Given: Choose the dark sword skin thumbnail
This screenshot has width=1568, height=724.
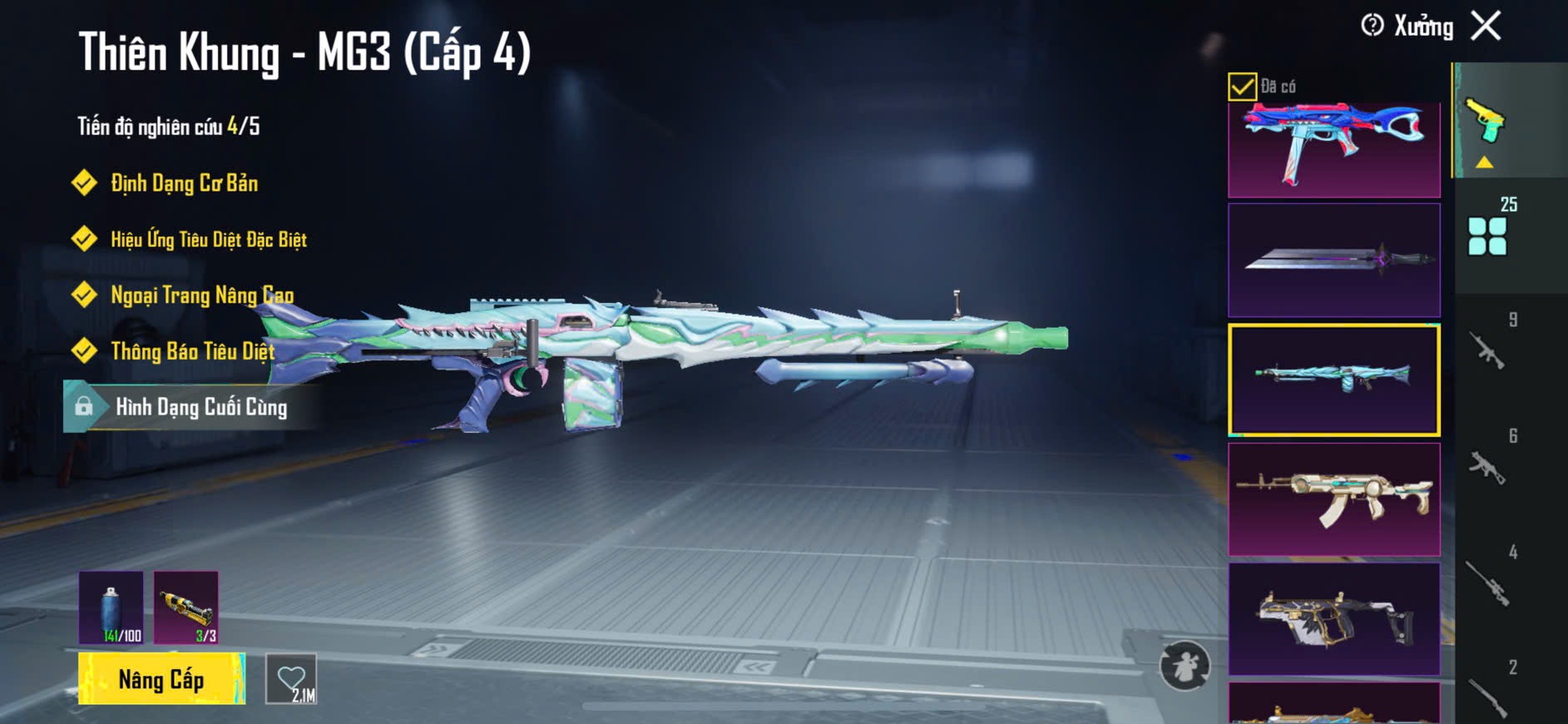Looking at the screenshot, I should point(1333,260).
